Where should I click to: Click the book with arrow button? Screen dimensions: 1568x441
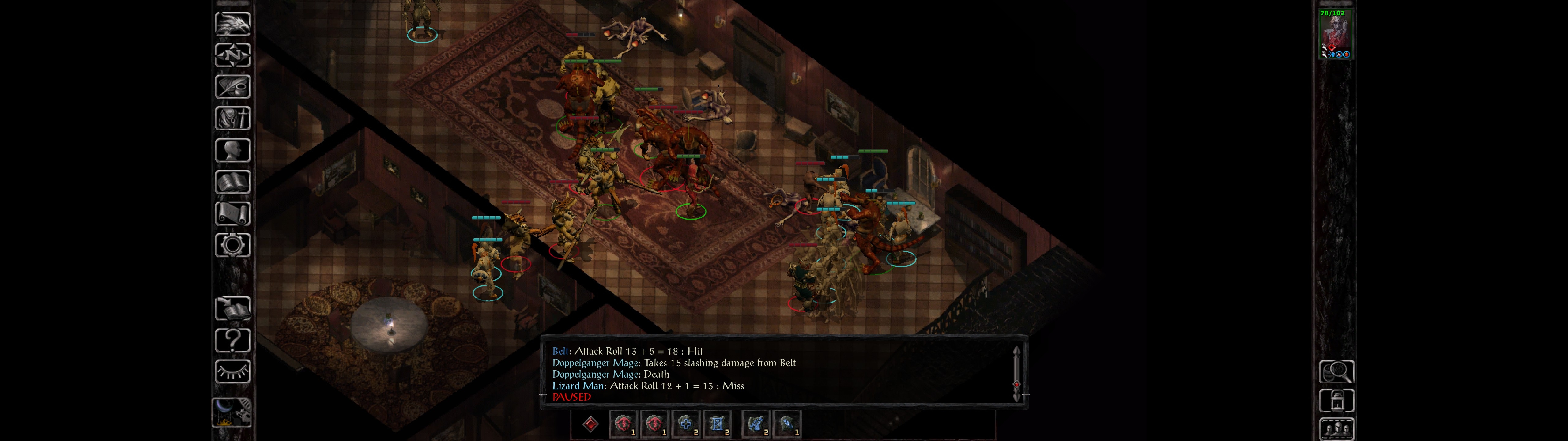pos(232,309)
